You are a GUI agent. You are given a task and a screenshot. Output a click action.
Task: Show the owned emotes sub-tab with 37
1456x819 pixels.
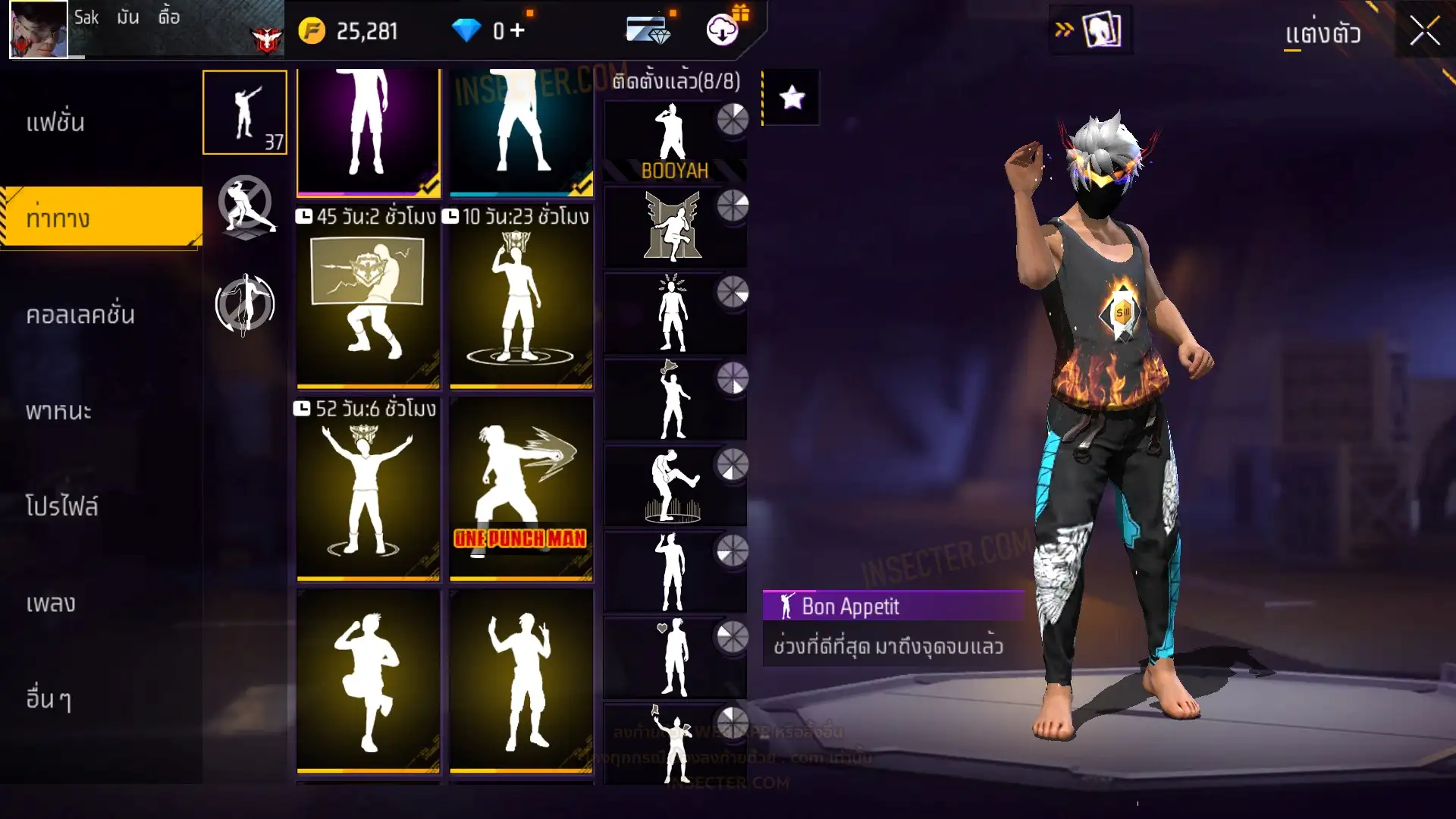(245, 112)
